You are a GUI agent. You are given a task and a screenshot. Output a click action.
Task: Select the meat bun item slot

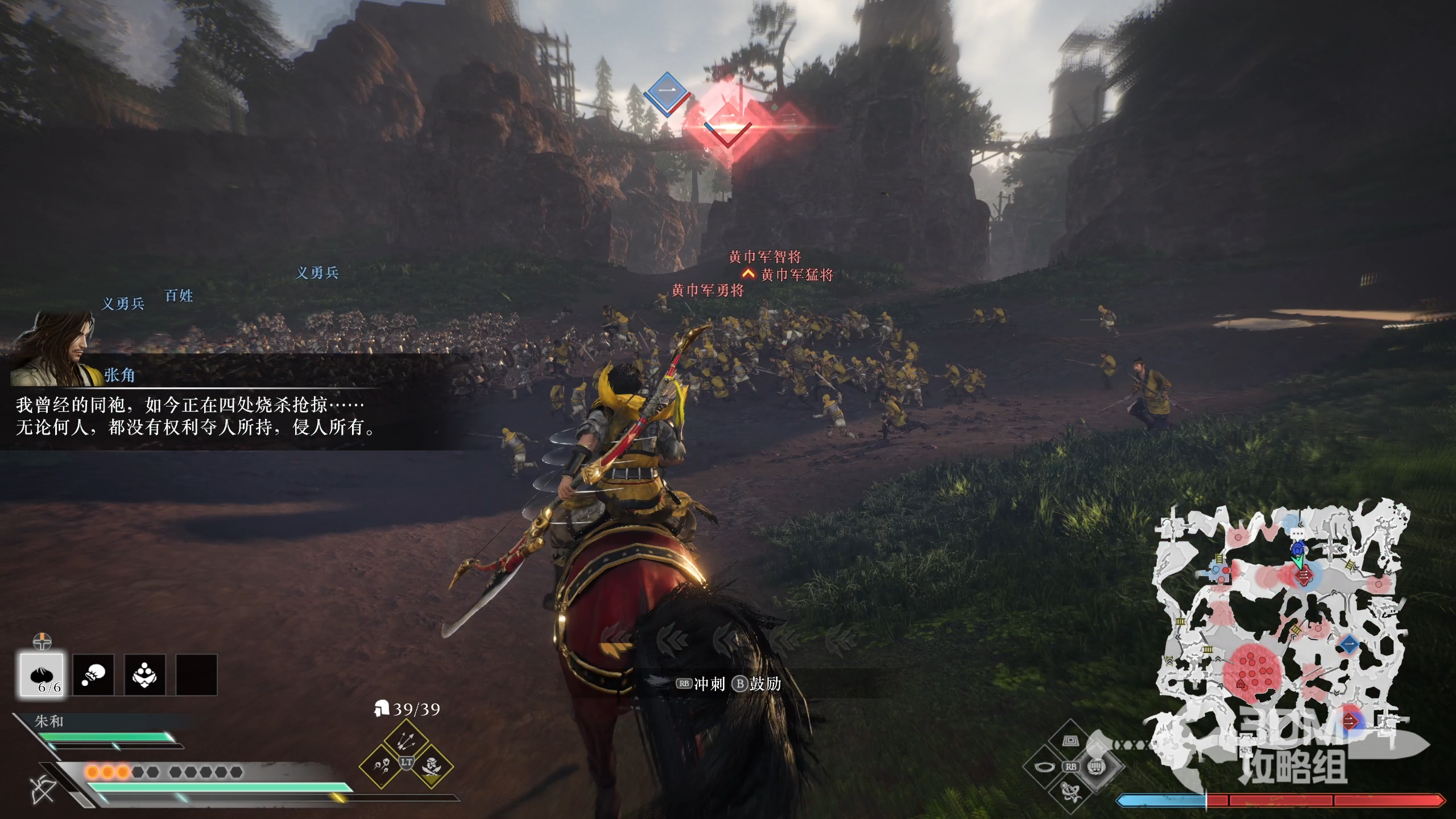coord(42,675)
